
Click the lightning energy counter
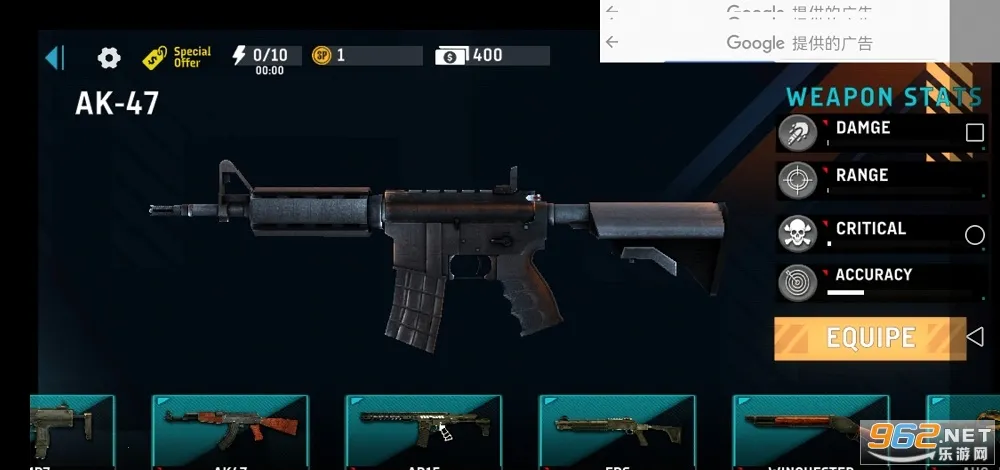pos(260,55)
